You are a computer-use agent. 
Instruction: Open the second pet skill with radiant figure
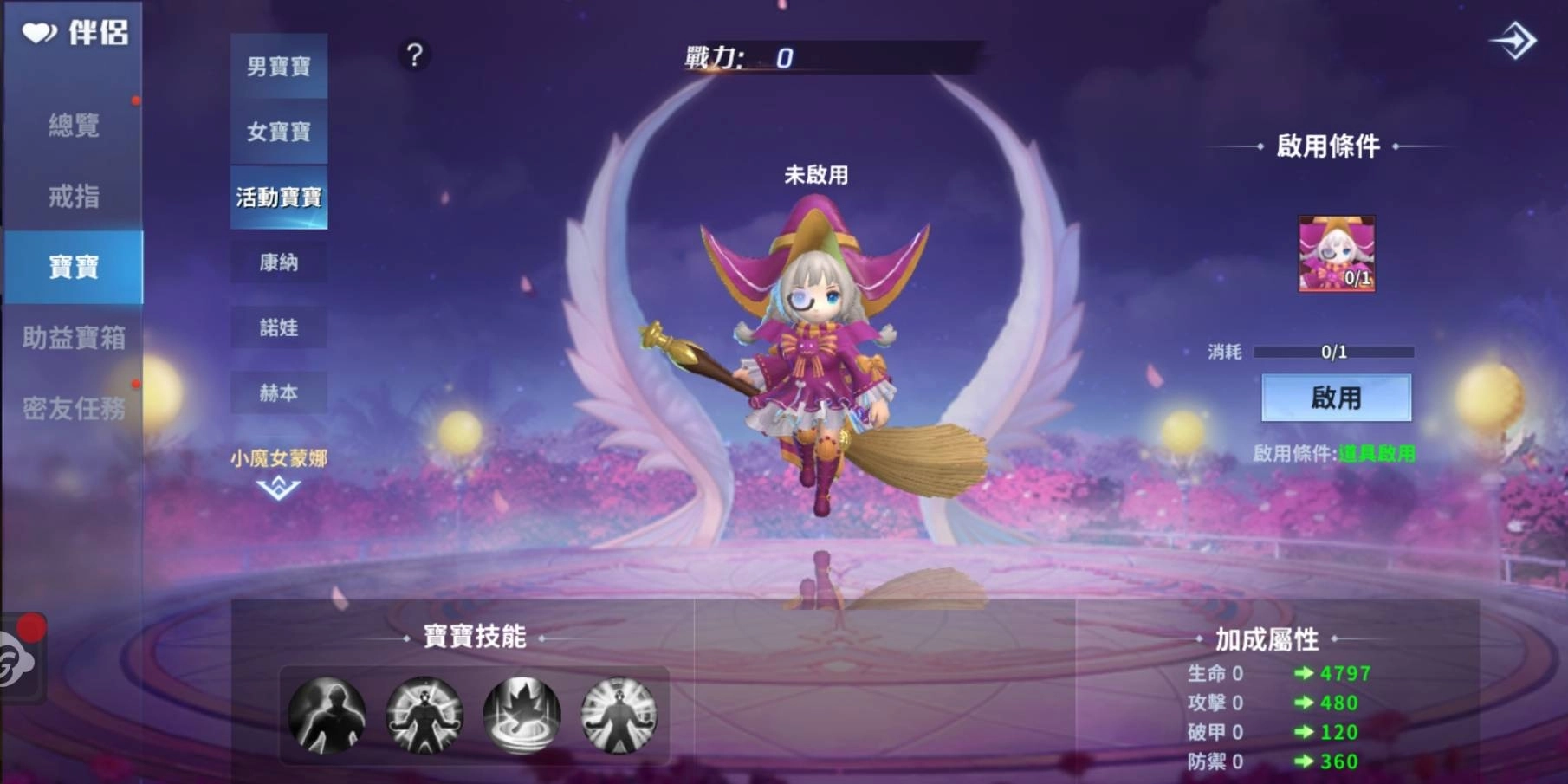click(424, 714)
